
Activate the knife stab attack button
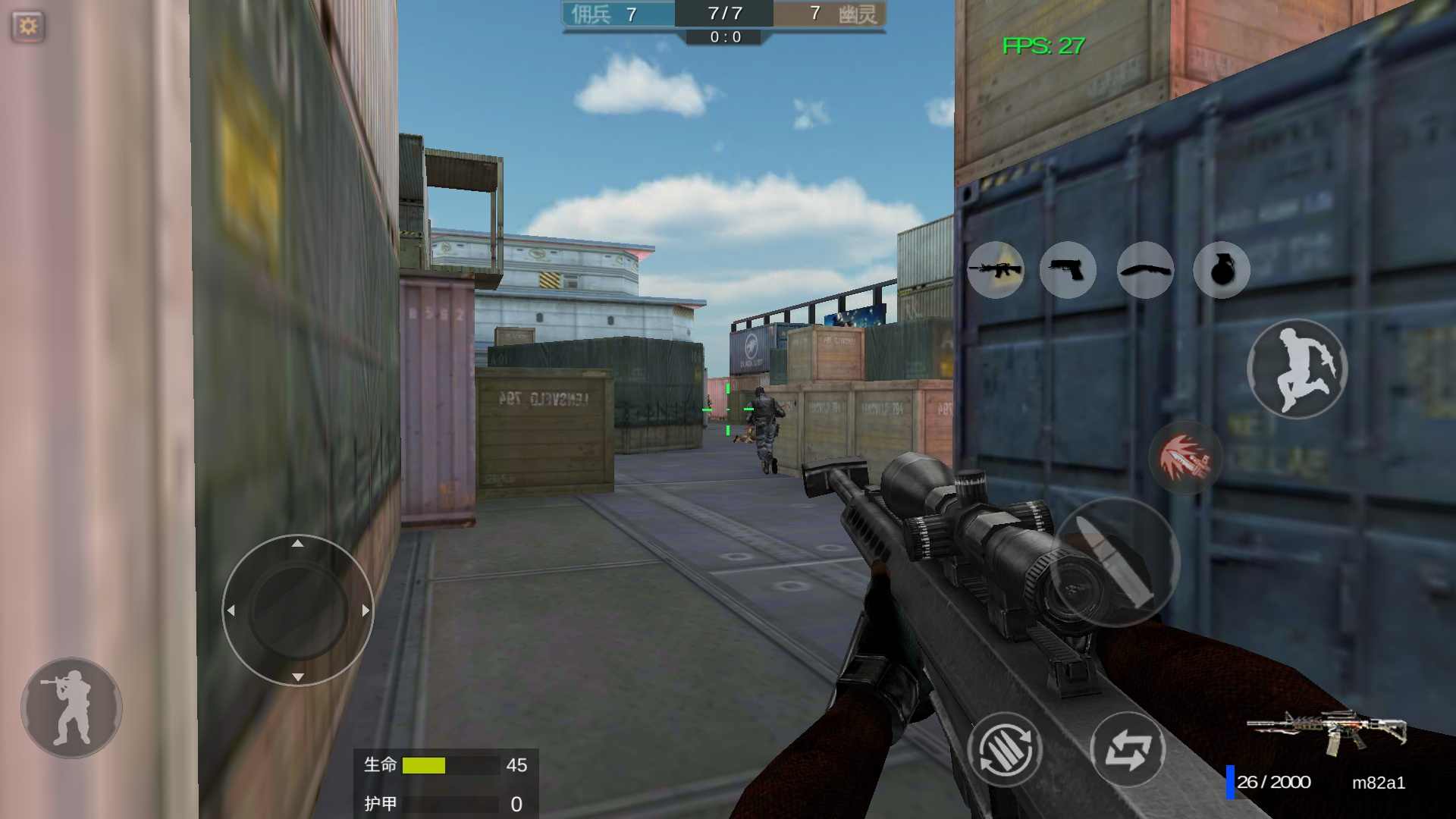(x=1185, y=458)
